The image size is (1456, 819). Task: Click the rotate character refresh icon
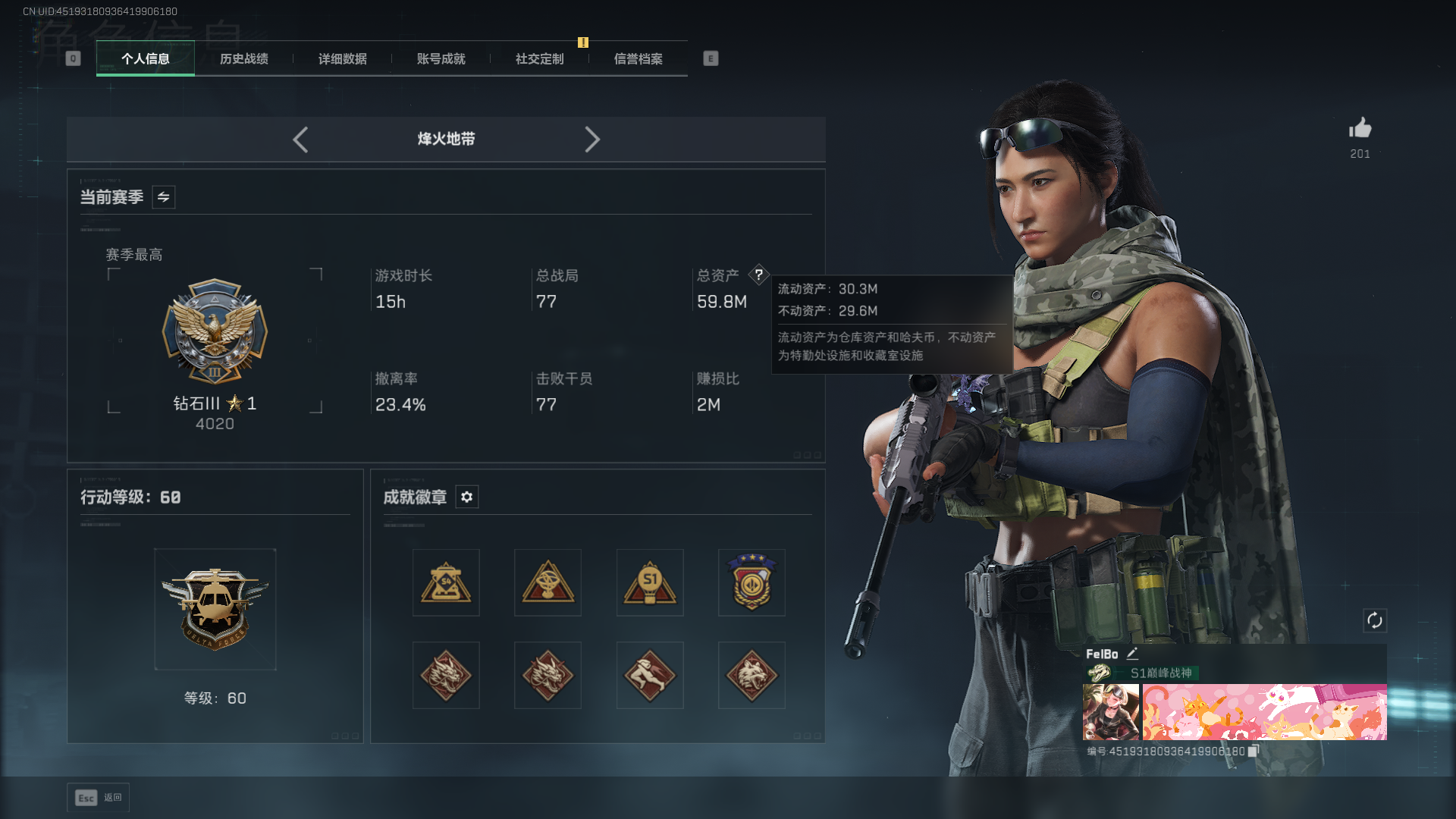[x=1374, y=620]
